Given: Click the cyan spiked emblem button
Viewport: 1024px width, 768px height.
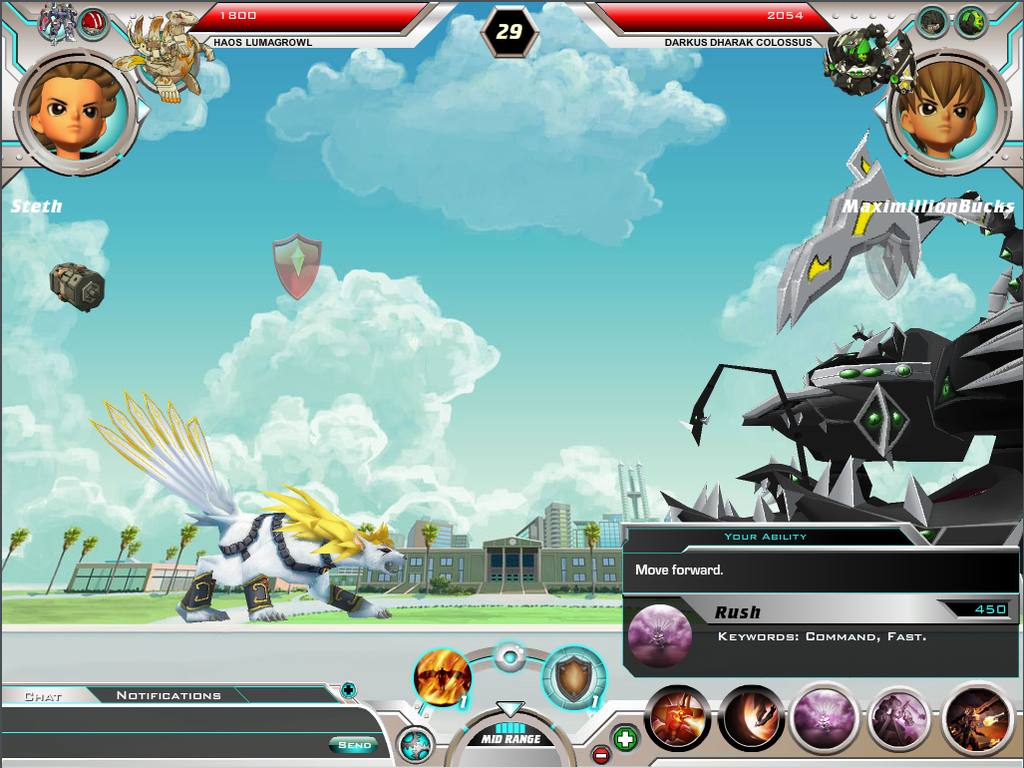Looking at the screenshot, I should coord(415,745).
